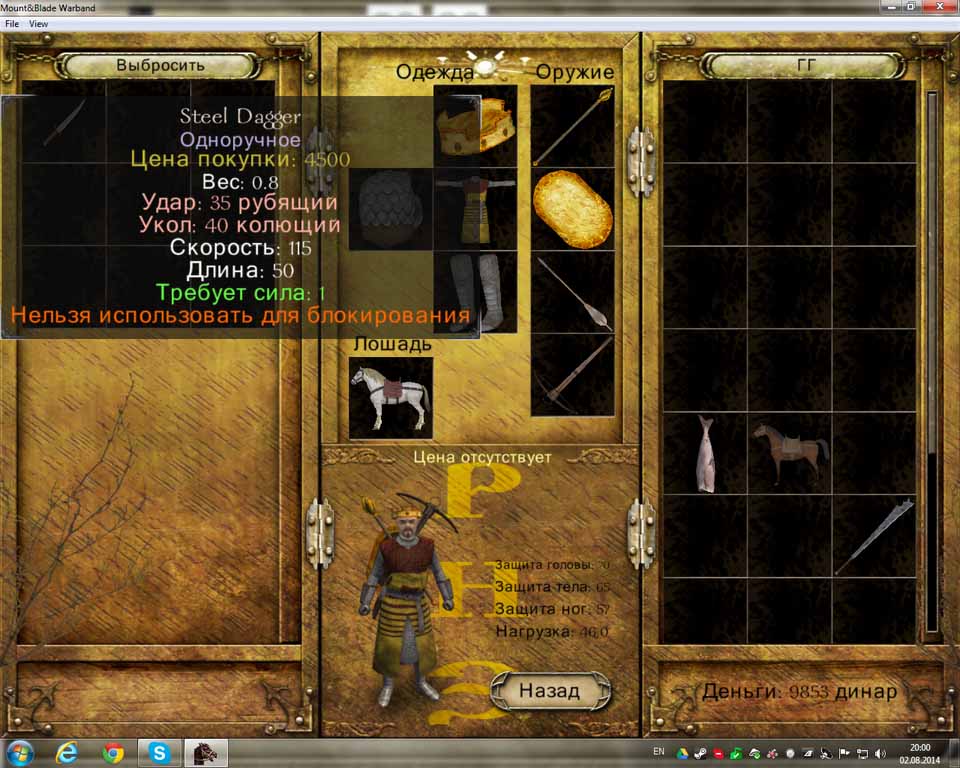
Task: Open the File menu
Action: [12, 23]
